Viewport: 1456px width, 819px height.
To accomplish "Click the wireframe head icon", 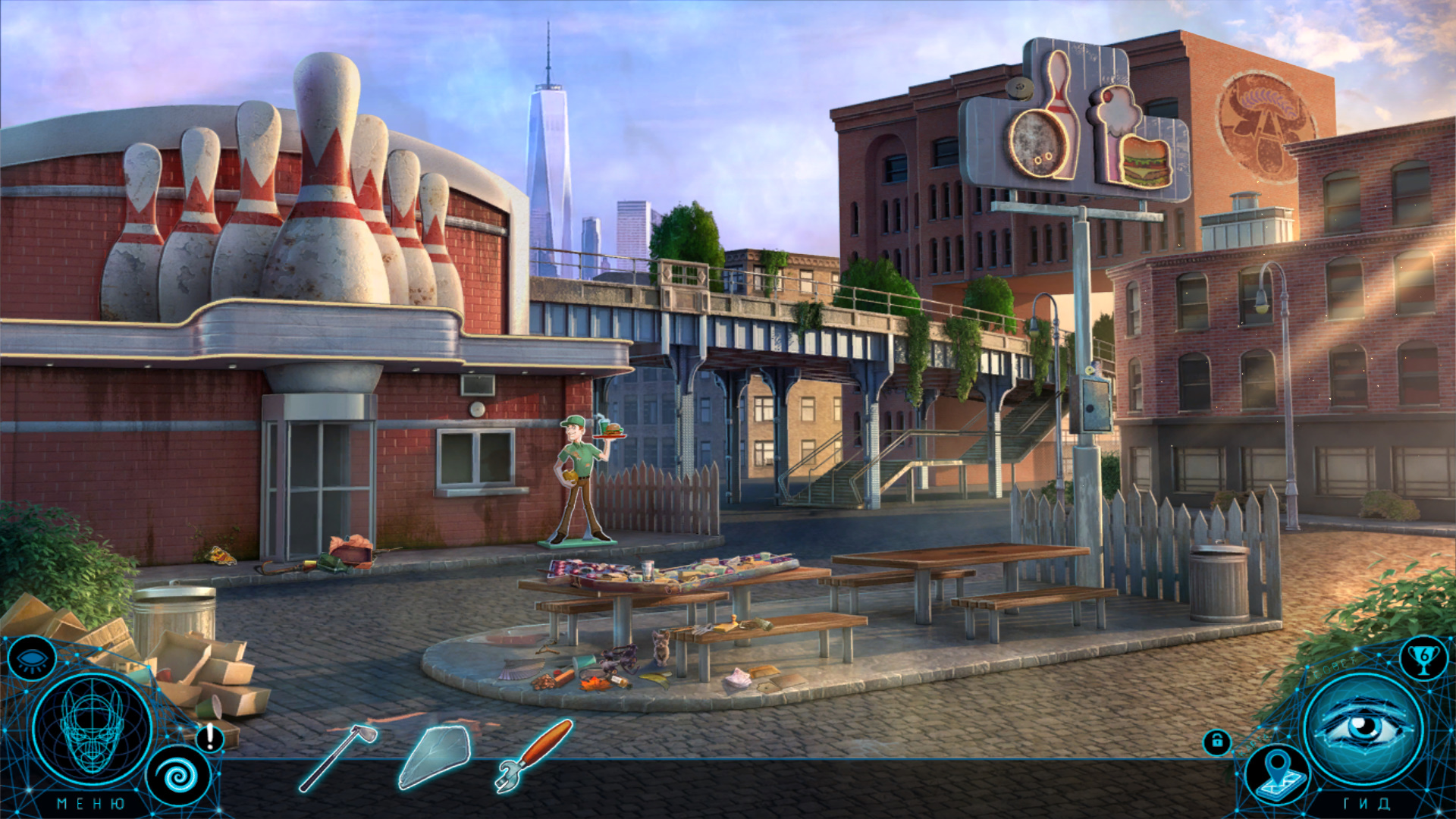I will pos(92,730).
